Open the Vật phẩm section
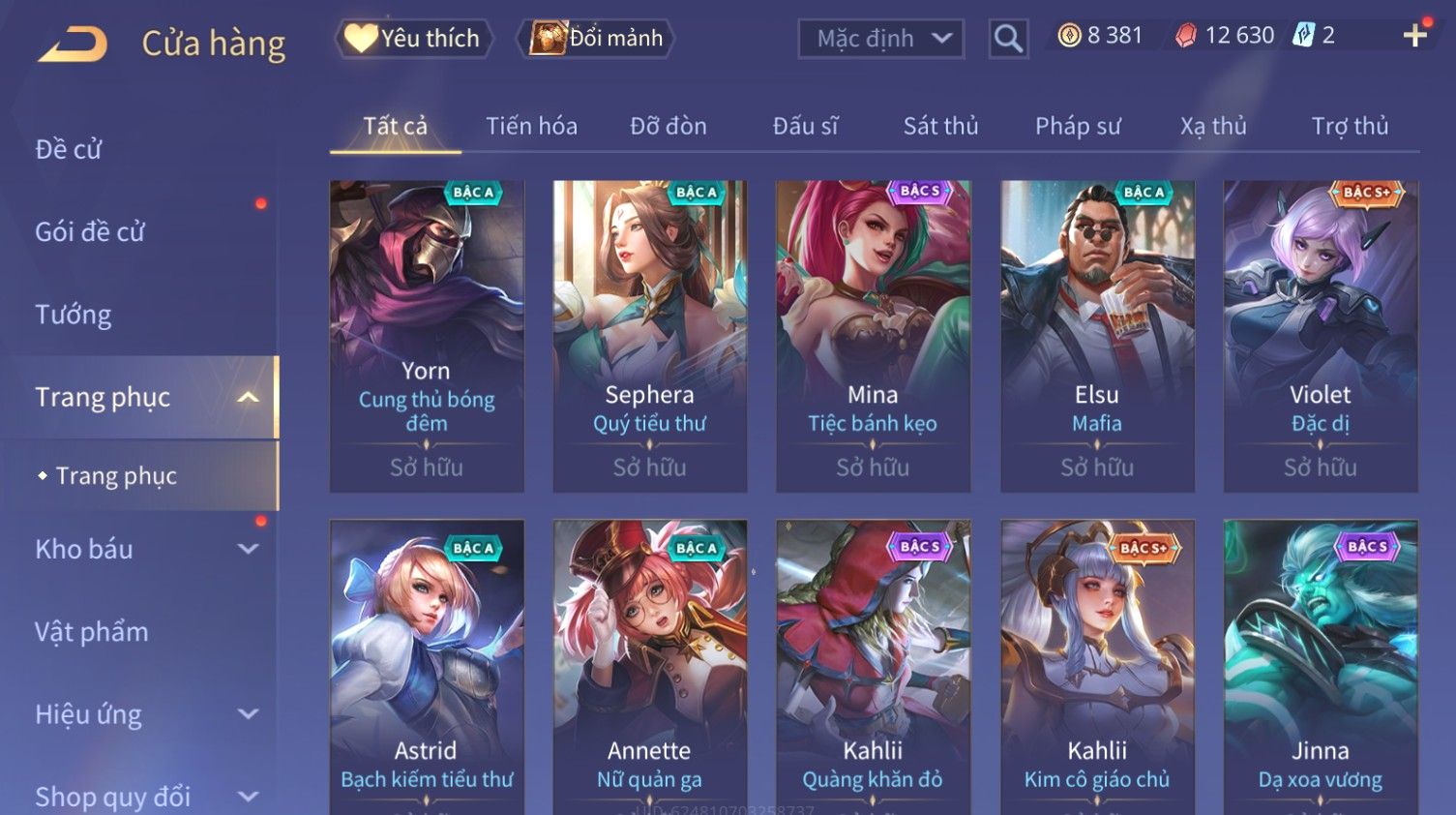Image resolution: width=1456 pixels, height=815 pixels. click(92, 632)
